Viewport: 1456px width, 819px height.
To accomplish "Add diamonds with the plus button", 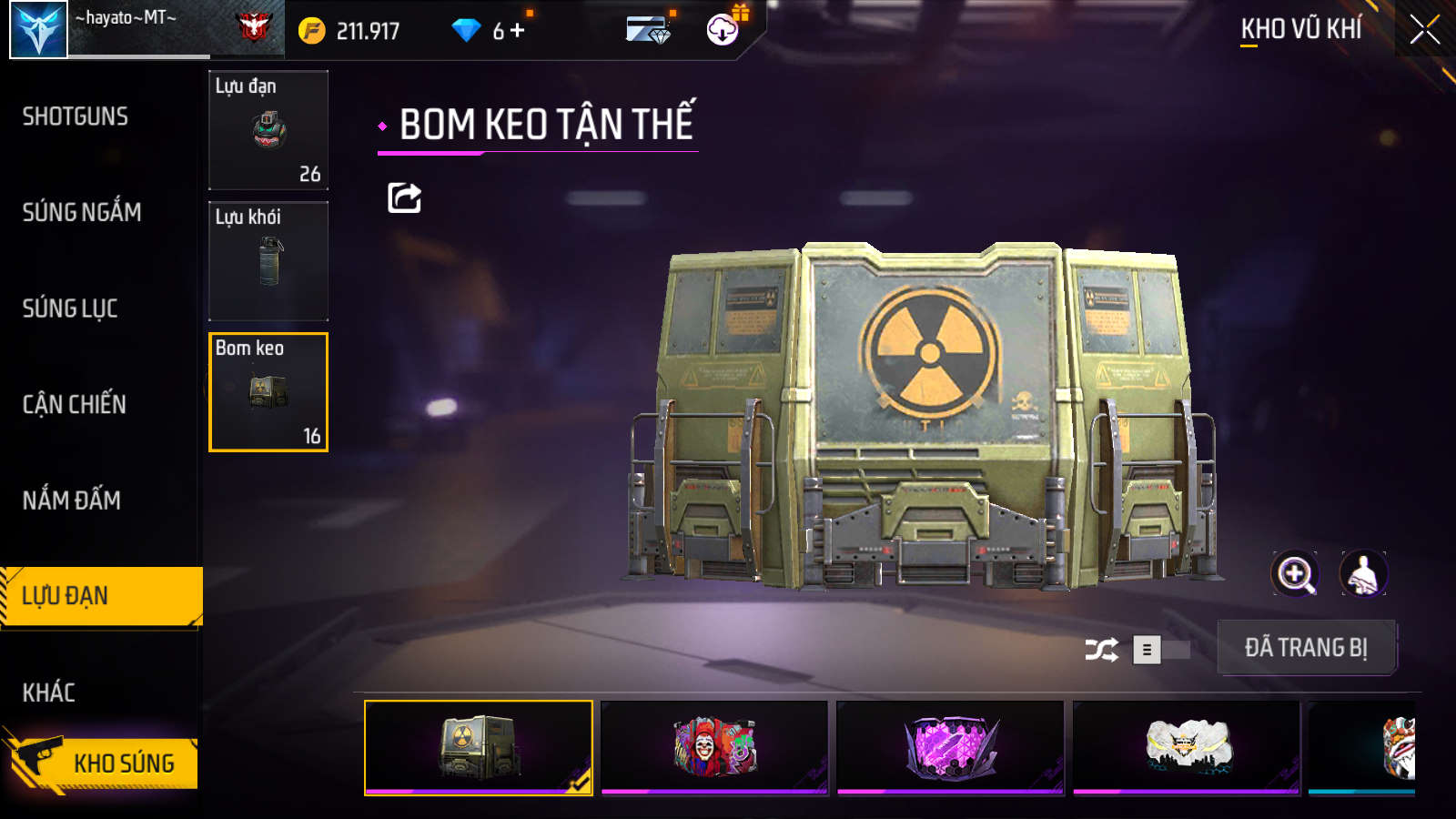I will click(x=518, y=31).
